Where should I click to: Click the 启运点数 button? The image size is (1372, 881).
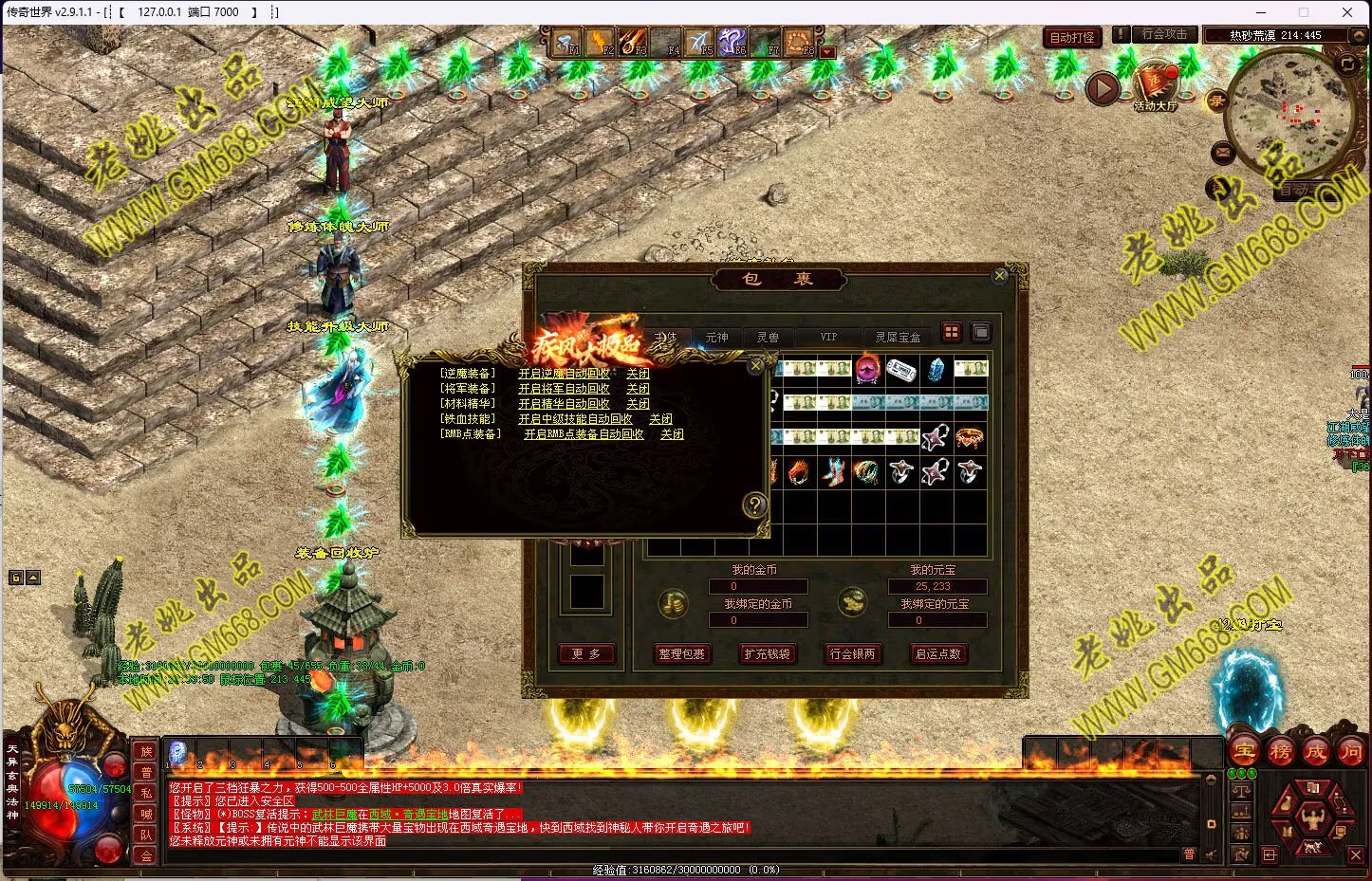(937, 653)
